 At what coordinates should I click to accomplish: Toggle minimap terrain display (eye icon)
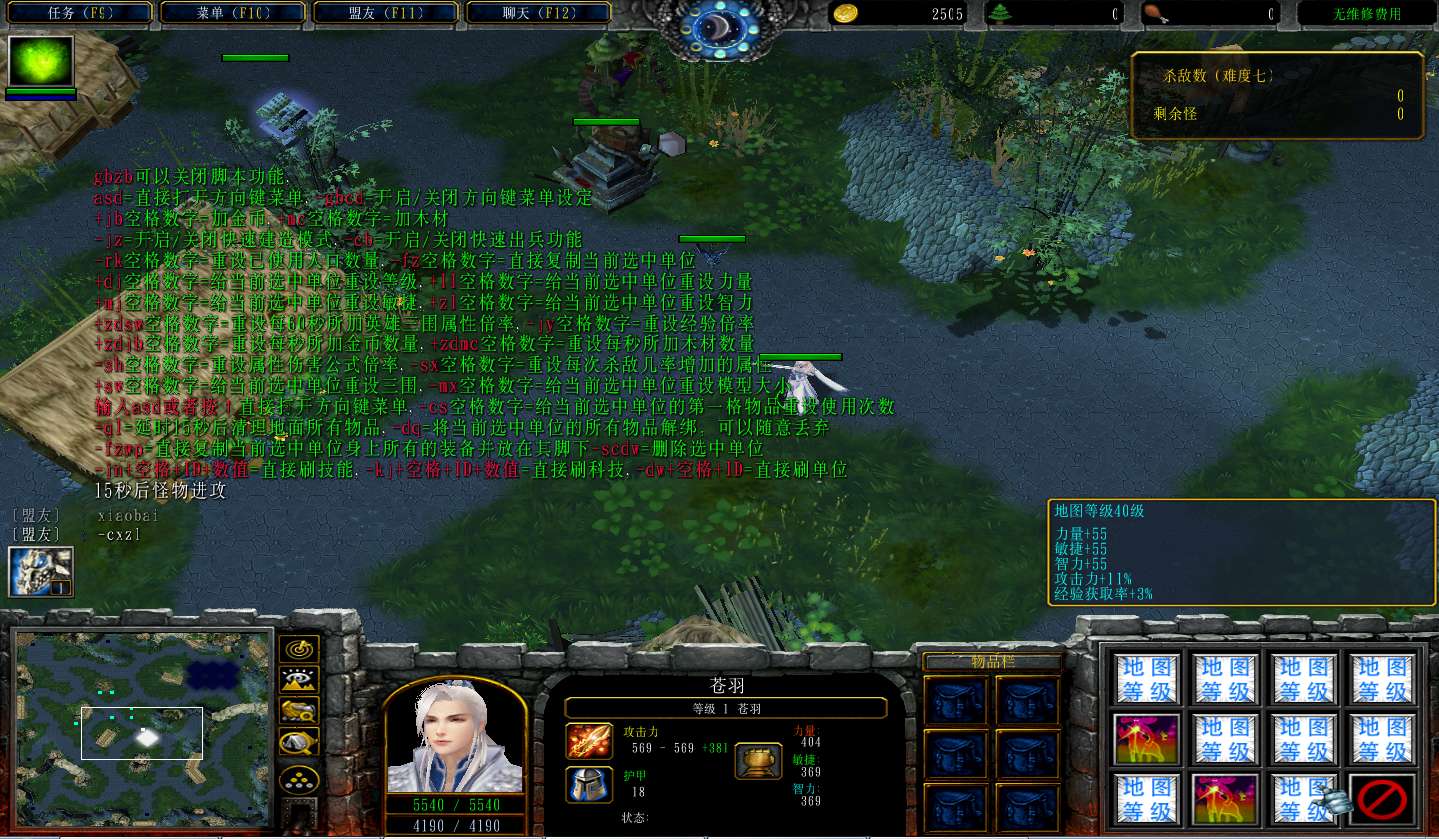[299, 681]
